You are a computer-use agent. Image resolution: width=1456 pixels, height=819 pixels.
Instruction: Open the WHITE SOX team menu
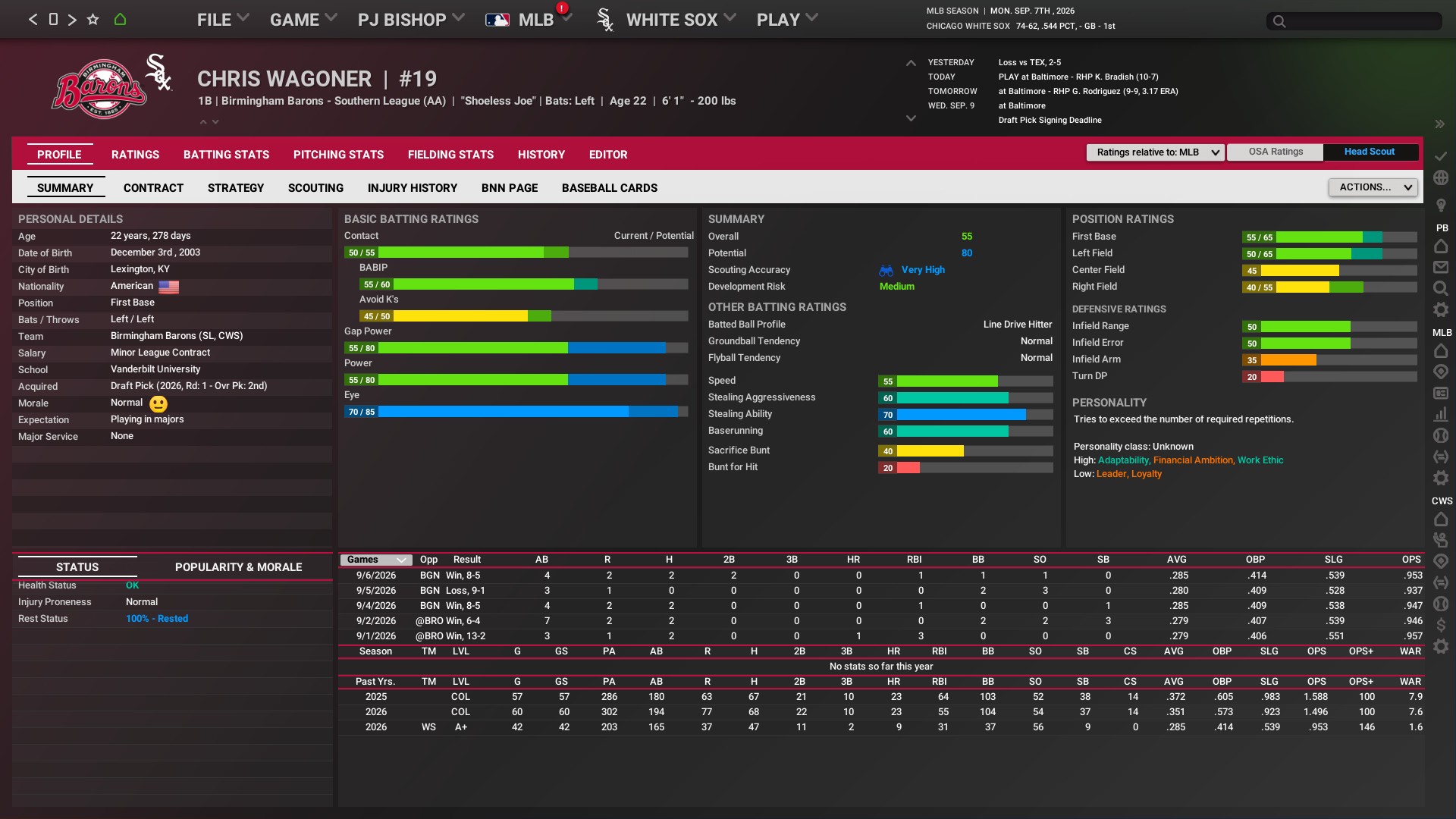(x=679, y=20)
